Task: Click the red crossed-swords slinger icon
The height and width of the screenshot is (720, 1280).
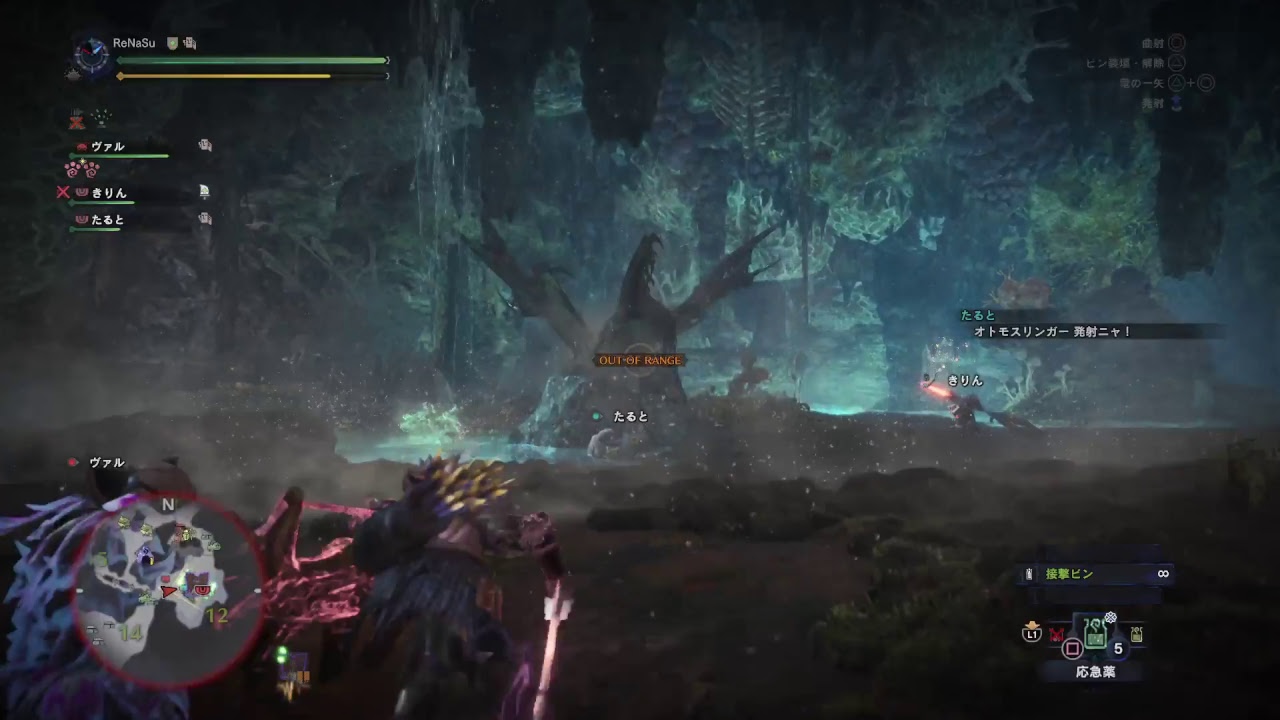Action: tap(1057, 634)
